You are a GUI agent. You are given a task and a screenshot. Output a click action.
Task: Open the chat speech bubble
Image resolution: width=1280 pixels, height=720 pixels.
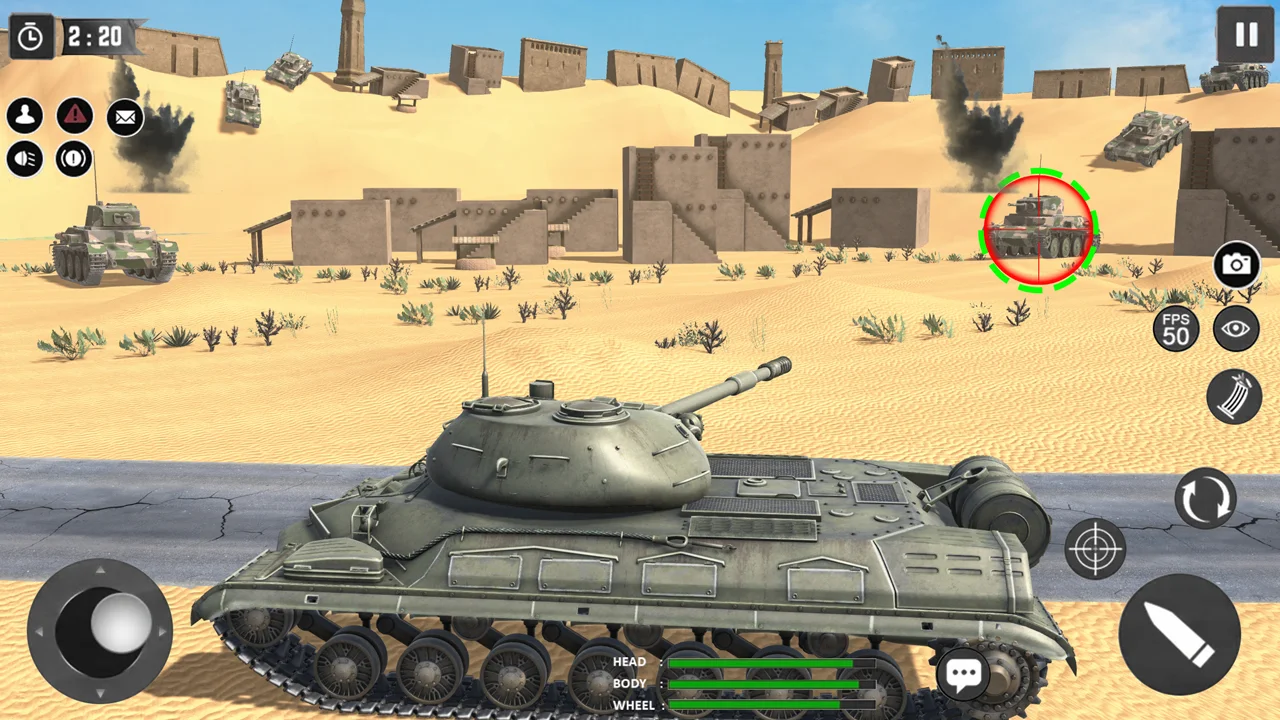click(963, 675)
